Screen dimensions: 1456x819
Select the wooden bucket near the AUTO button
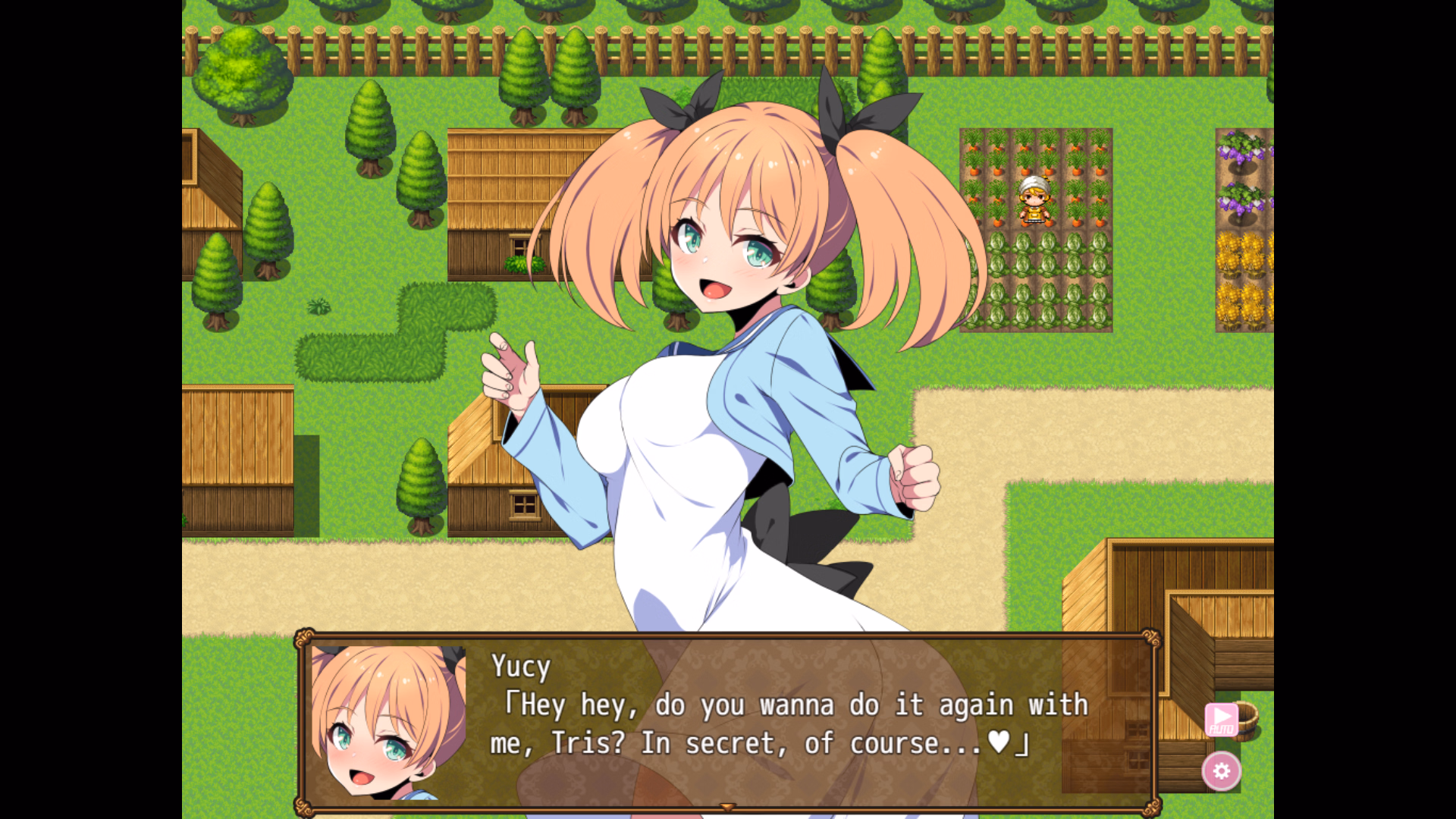pyautogui.click(x=1247, y=720)
